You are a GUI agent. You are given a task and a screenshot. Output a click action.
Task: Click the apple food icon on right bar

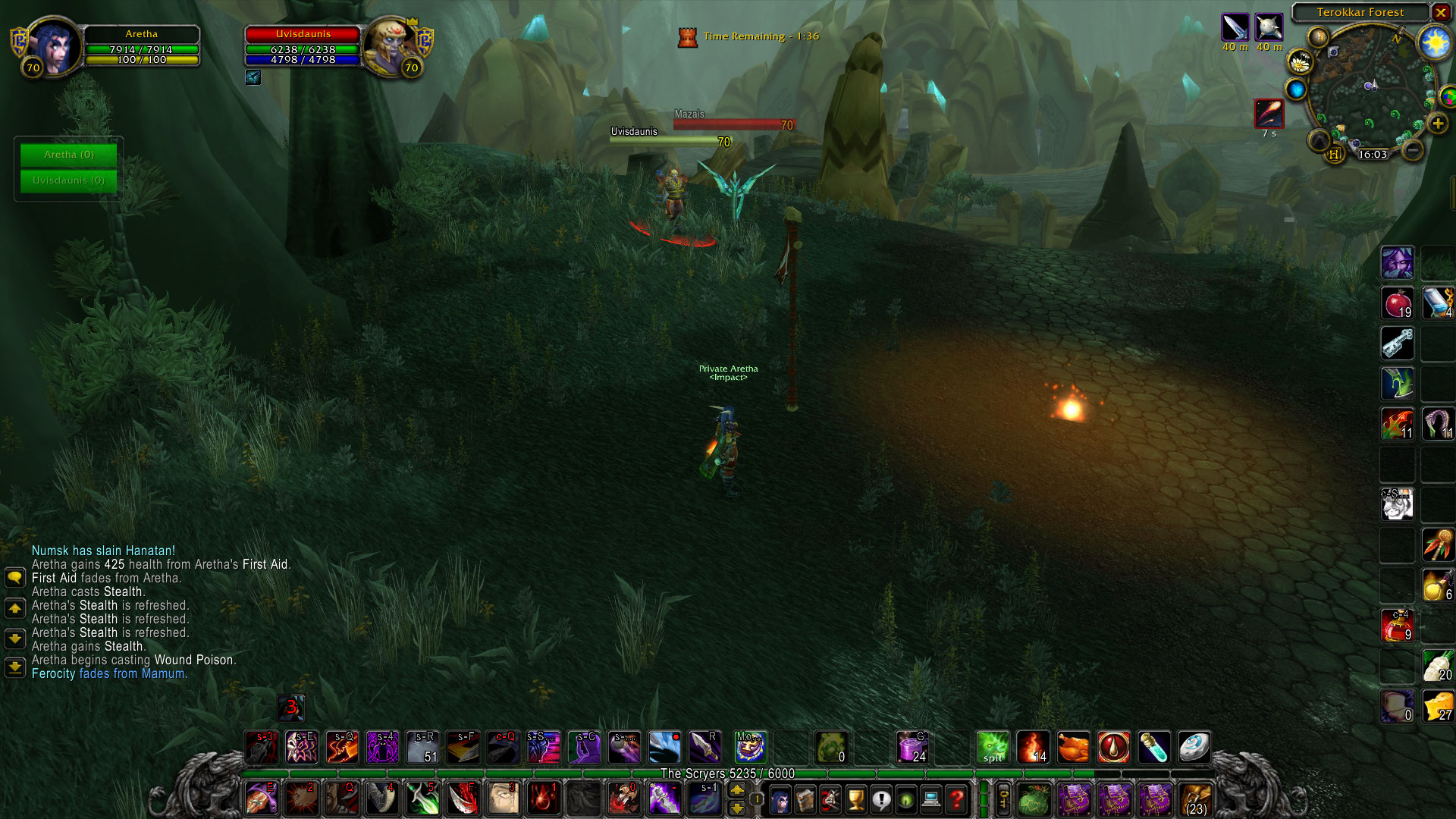coord(1396,303)
